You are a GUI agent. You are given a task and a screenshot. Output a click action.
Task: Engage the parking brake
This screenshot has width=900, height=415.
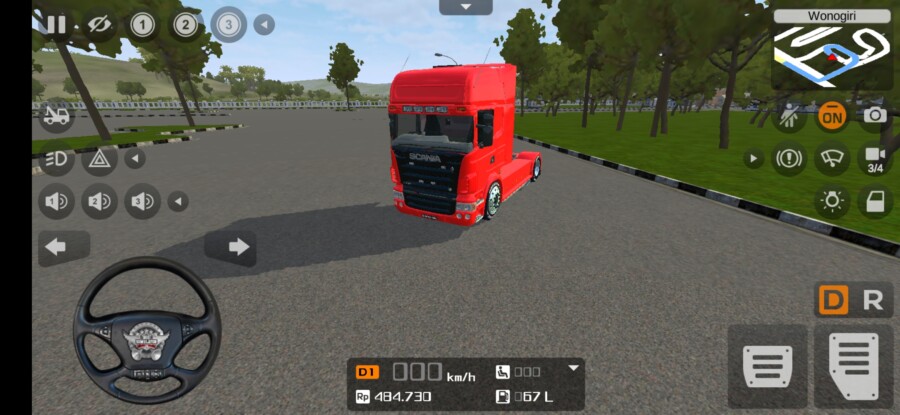pyautogui.click(x=788, y=158)
